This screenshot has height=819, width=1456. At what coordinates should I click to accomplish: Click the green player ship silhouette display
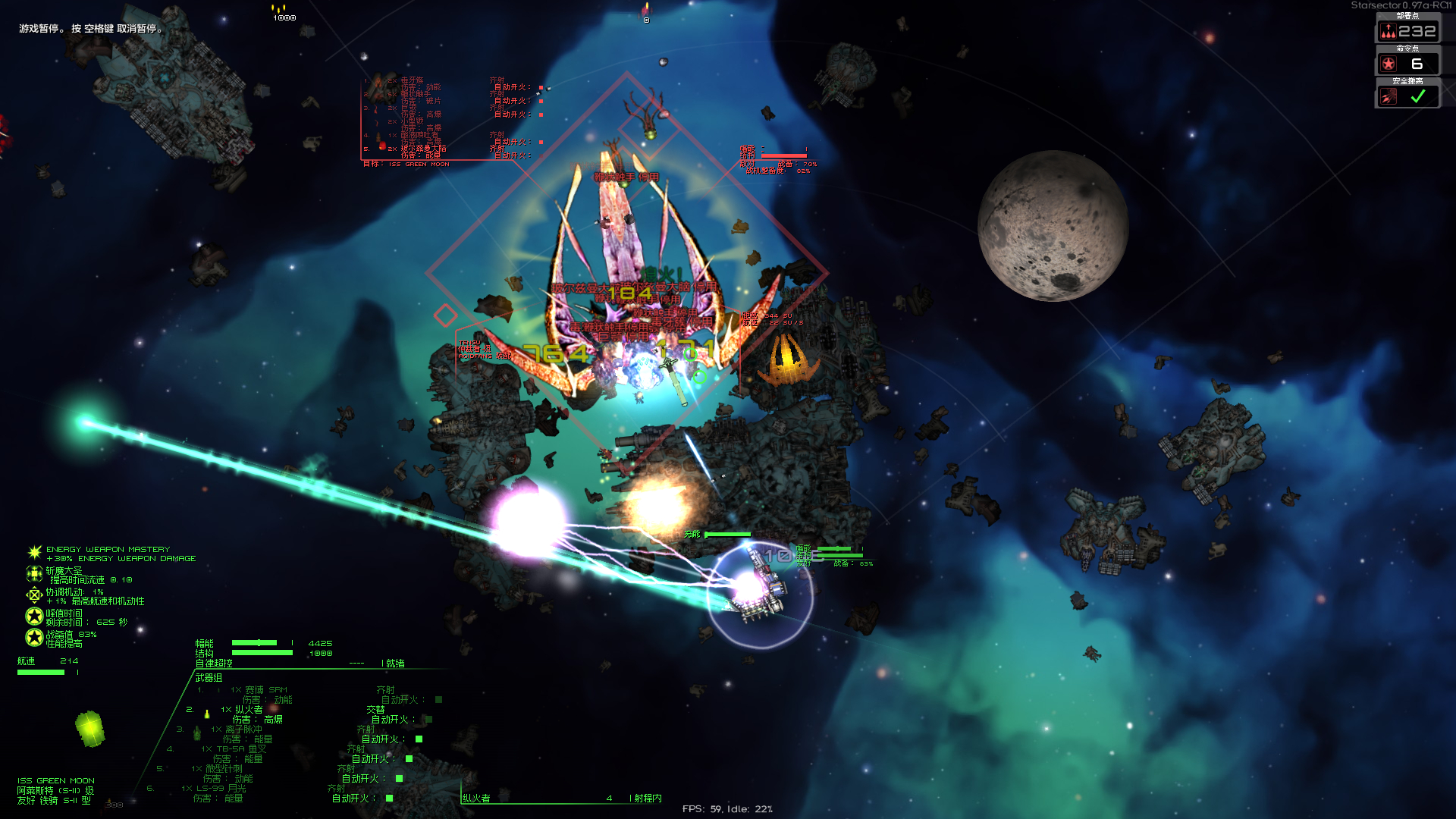(89, 729)
